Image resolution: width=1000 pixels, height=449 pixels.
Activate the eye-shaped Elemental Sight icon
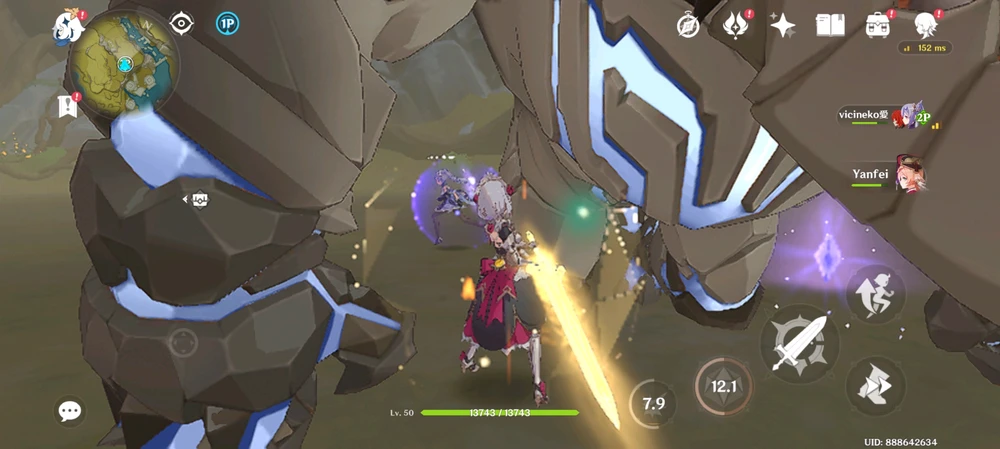point(181,23)
